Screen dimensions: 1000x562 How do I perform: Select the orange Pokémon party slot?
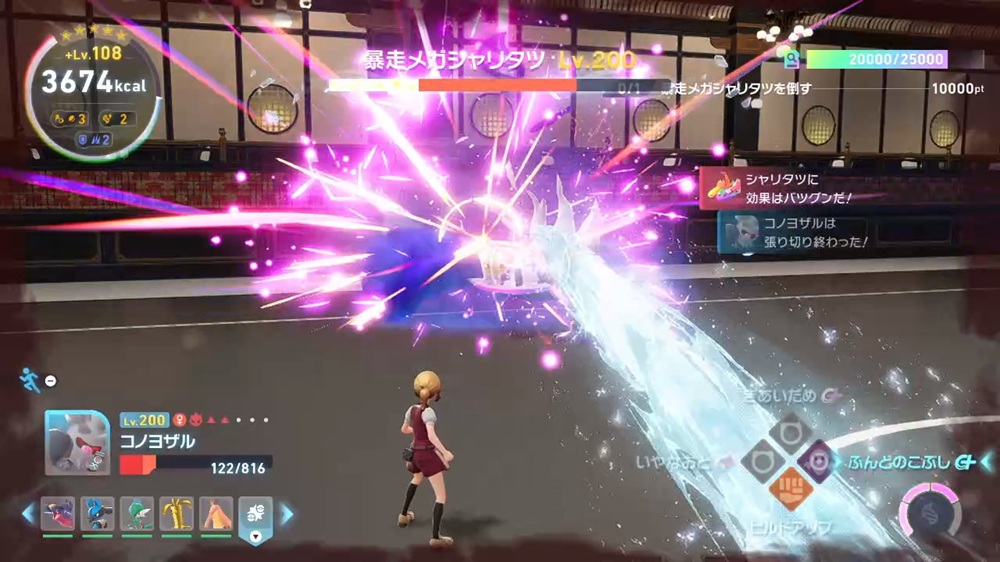click(216, 514)
